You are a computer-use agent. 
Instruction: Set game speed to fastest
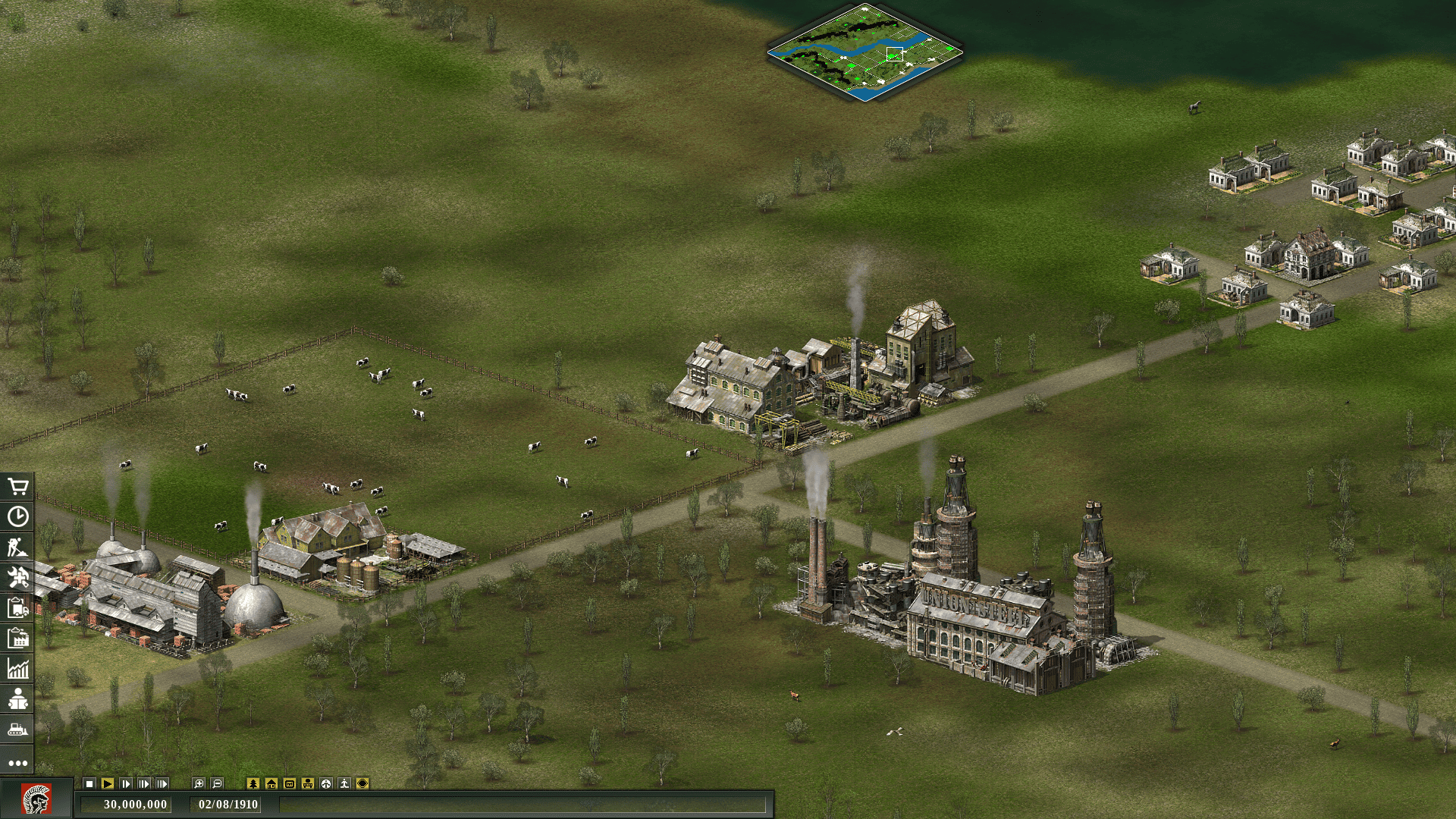(x=162, y=783)
